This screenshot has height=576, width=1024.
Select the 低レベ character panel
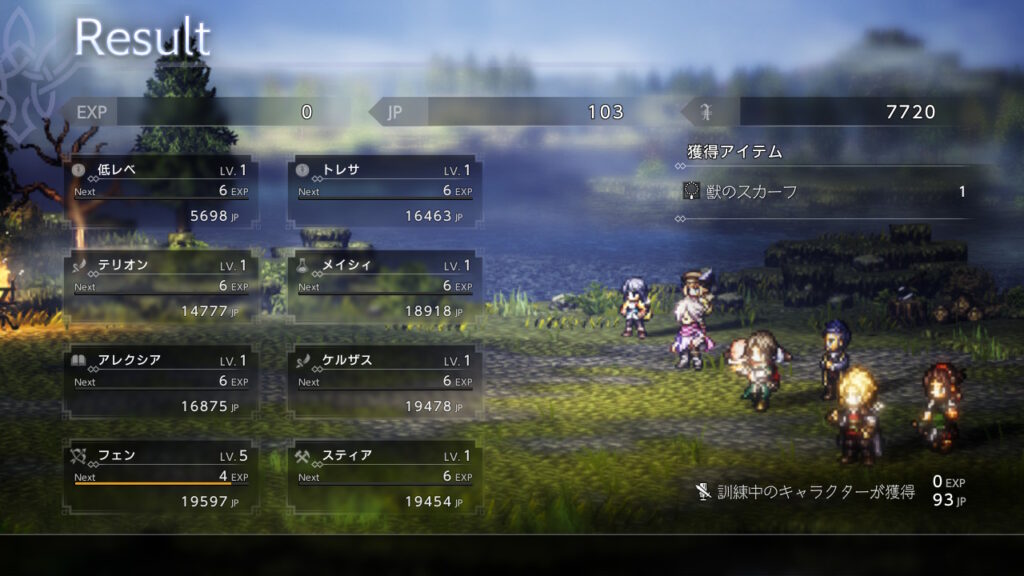pyautogui.click(x=161, y=191)
